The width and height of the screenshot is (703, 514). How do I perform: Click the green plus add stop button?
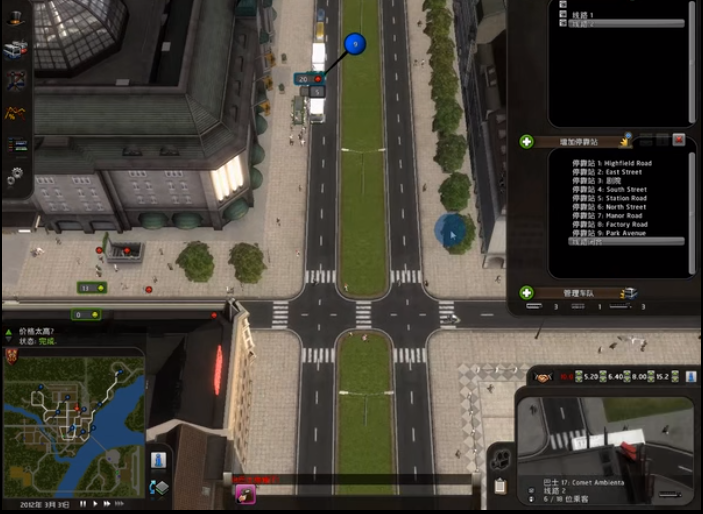(x=526, y=142)
